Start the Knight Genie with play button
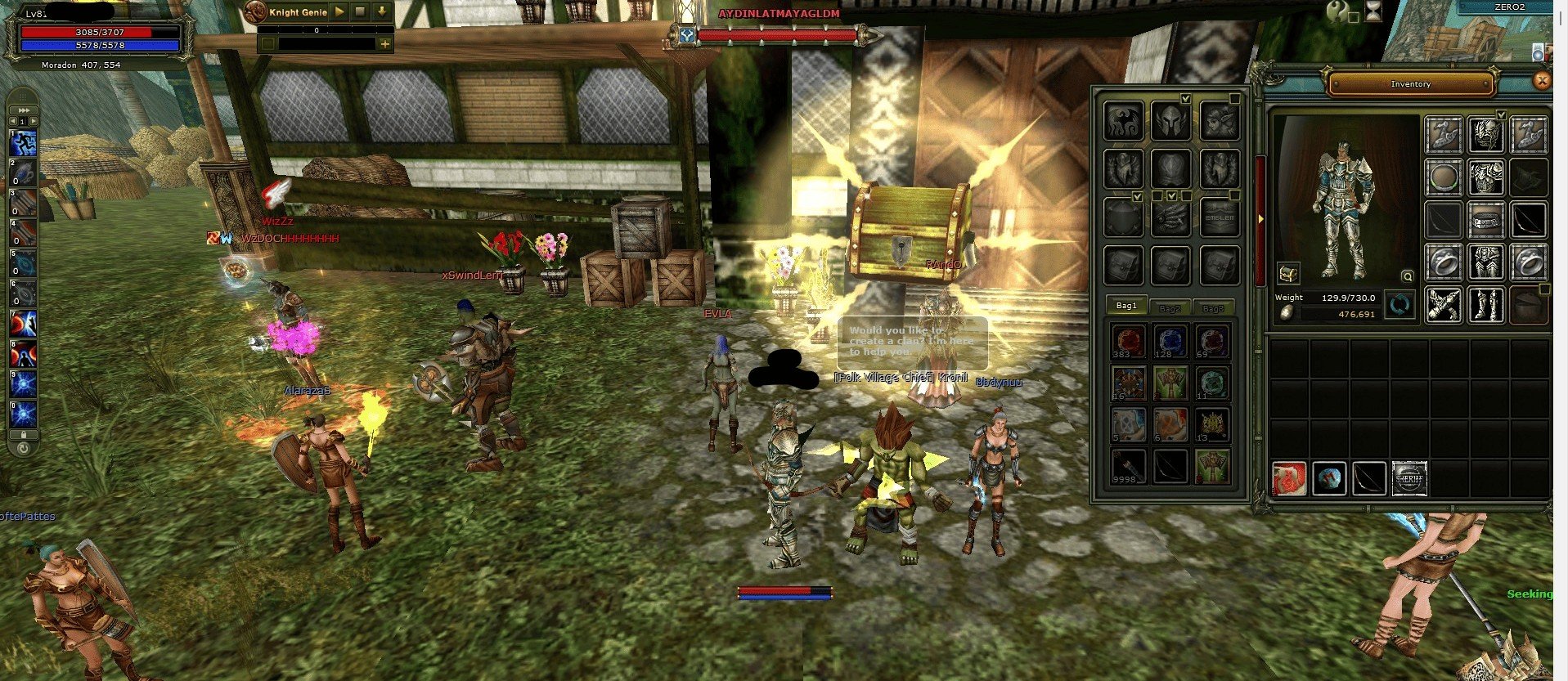Image resolution: width=1568 pixels, height=681 pixels. pyautogui.click(x=339, y=12)
